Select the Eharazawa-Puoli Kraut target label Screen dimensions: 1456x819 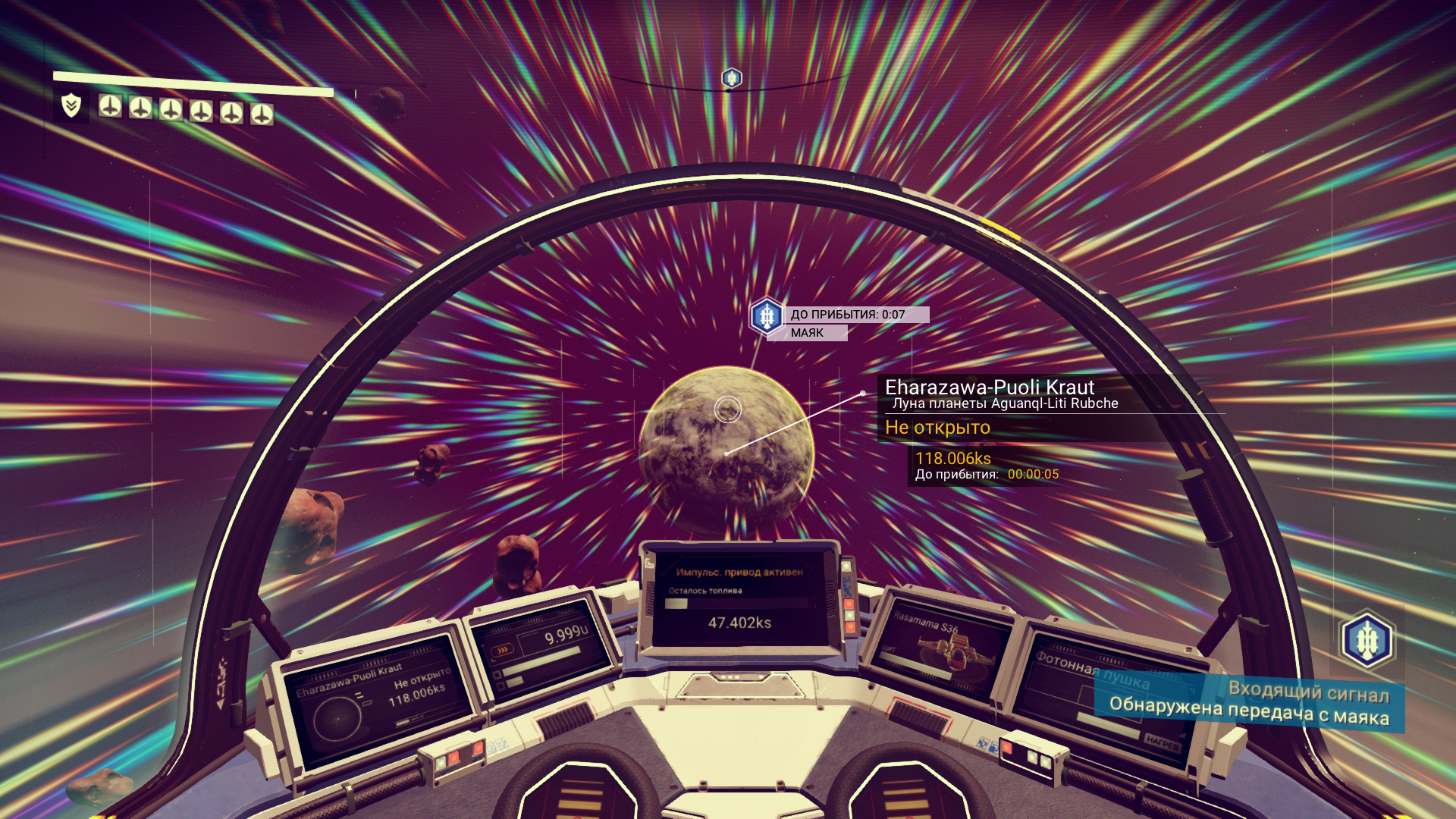click(989, 388)
